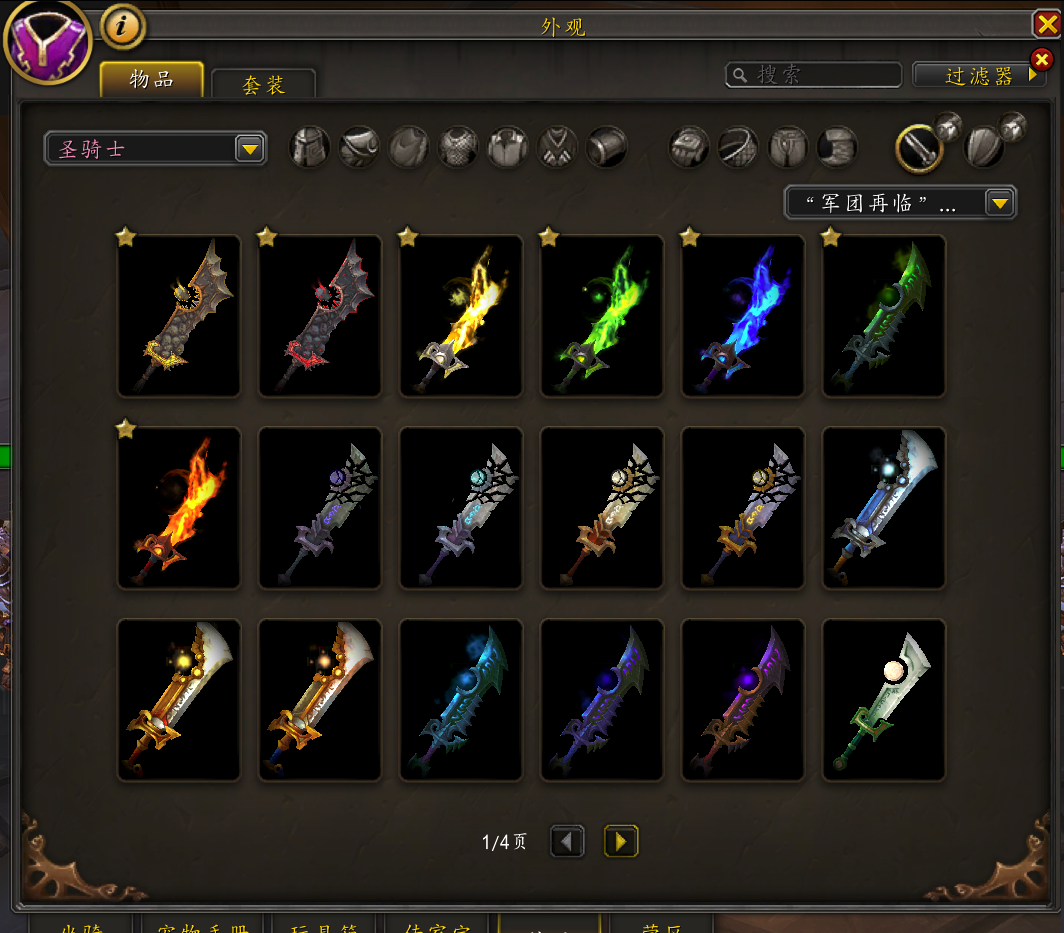Pick the white sword with green hilt
This screenshot has height=933, width=1064.
[x=884, y=700]
